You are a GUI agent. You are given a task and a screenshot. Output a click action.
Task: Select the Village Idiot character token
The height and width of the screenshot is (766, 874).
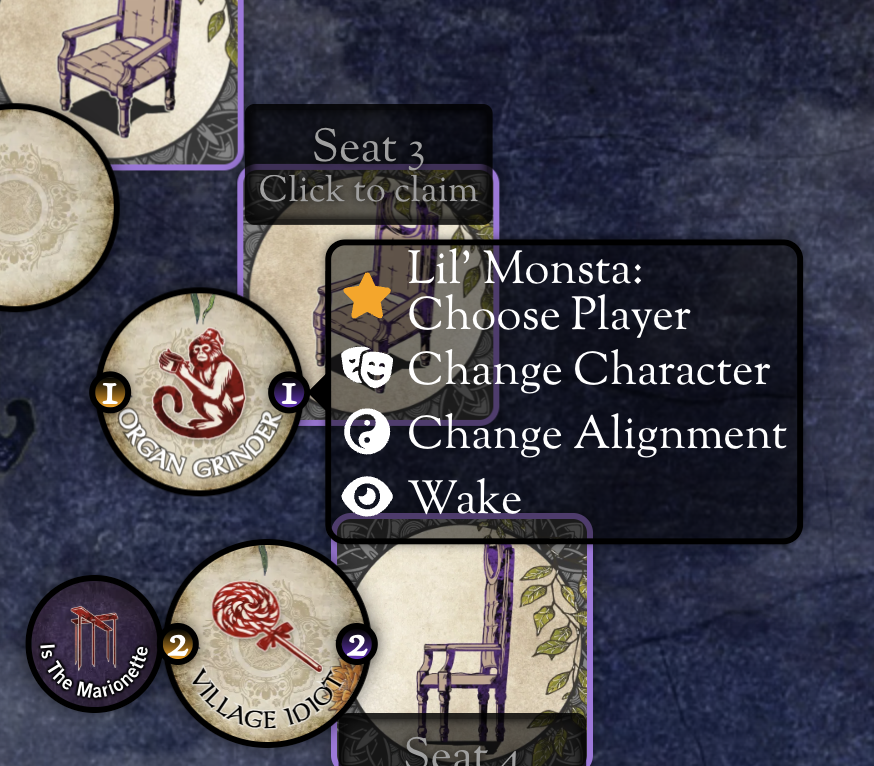point(265,645)
